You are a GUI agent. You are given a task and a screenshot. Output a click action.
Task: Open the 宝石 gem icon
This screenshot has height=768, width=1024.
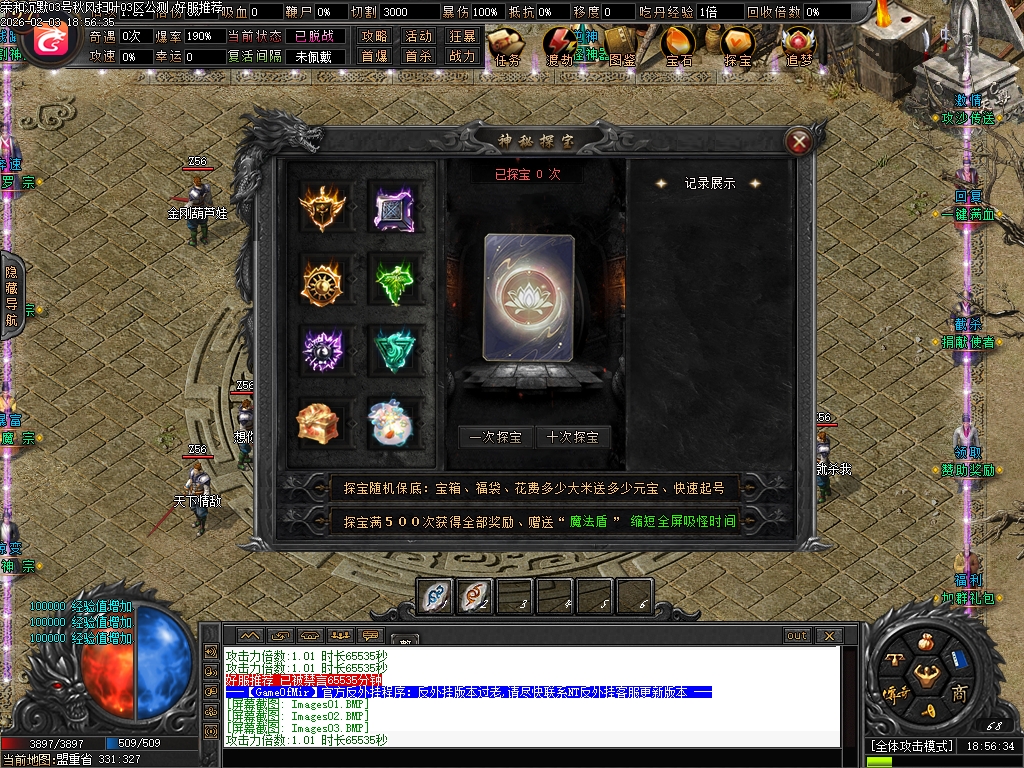click(x=679, y=45)
